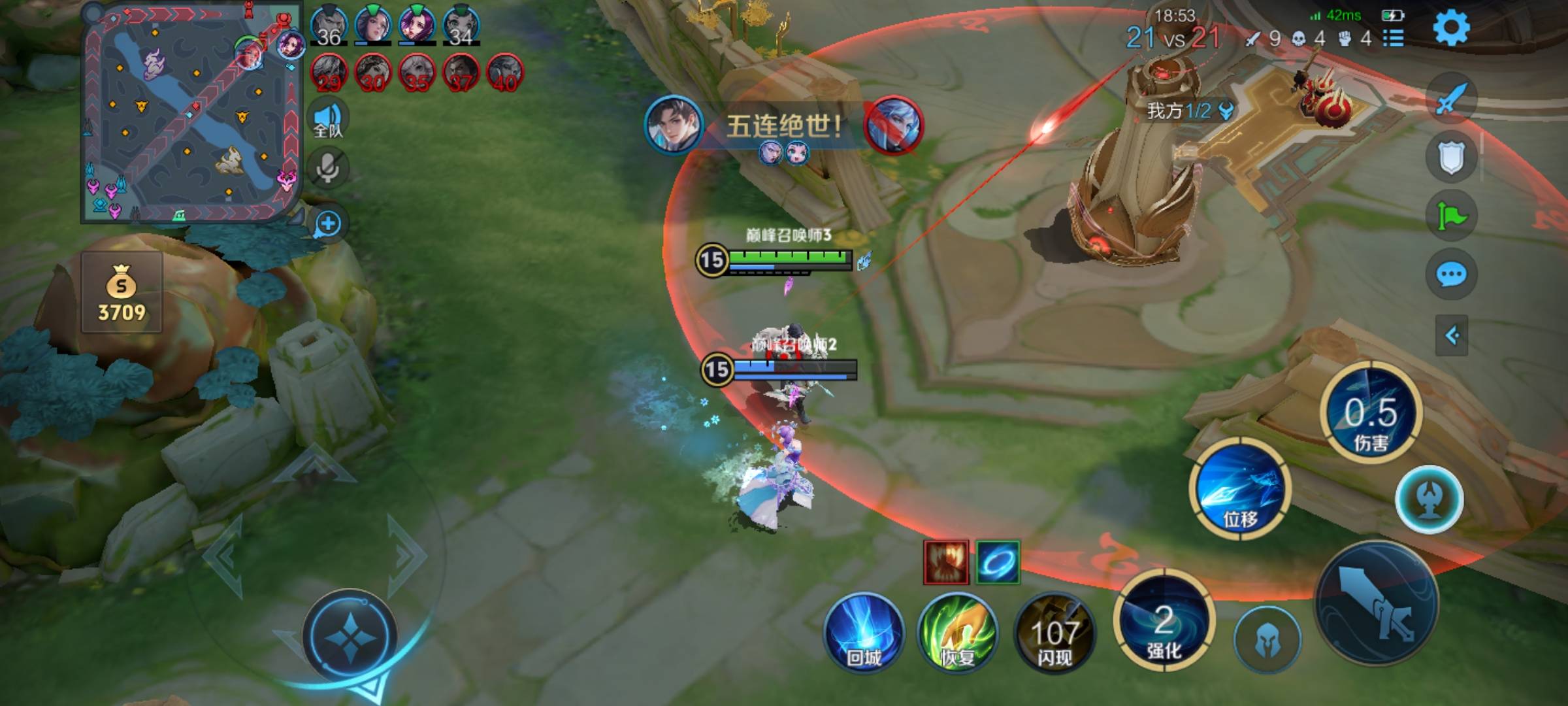
Task: Open the scoreboard list icon
Action: (1394, 39)
